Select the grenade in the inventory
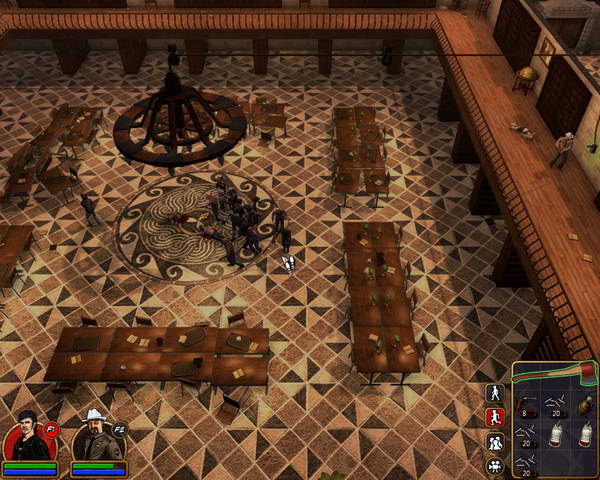Viewport: 600px width, 480px height. (x=585, y=405)
